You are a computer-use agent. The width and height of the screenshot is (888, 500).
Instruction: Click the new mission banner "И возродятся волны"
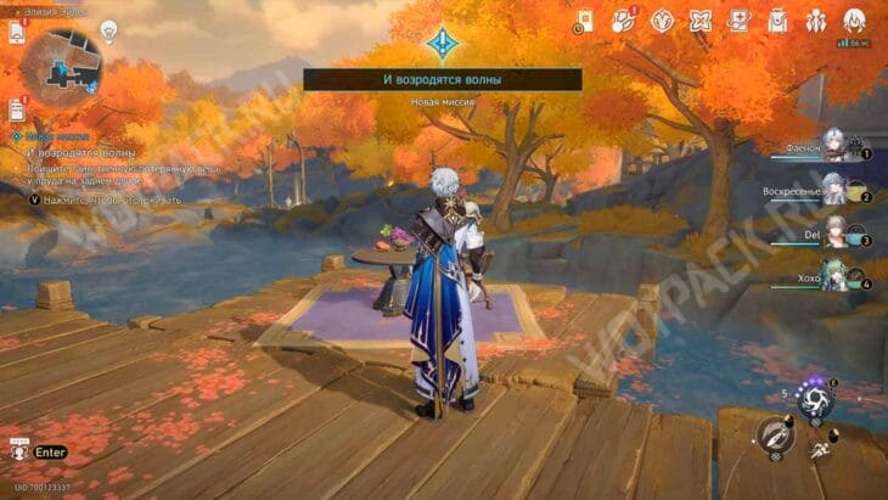click(x=442, y=79)
